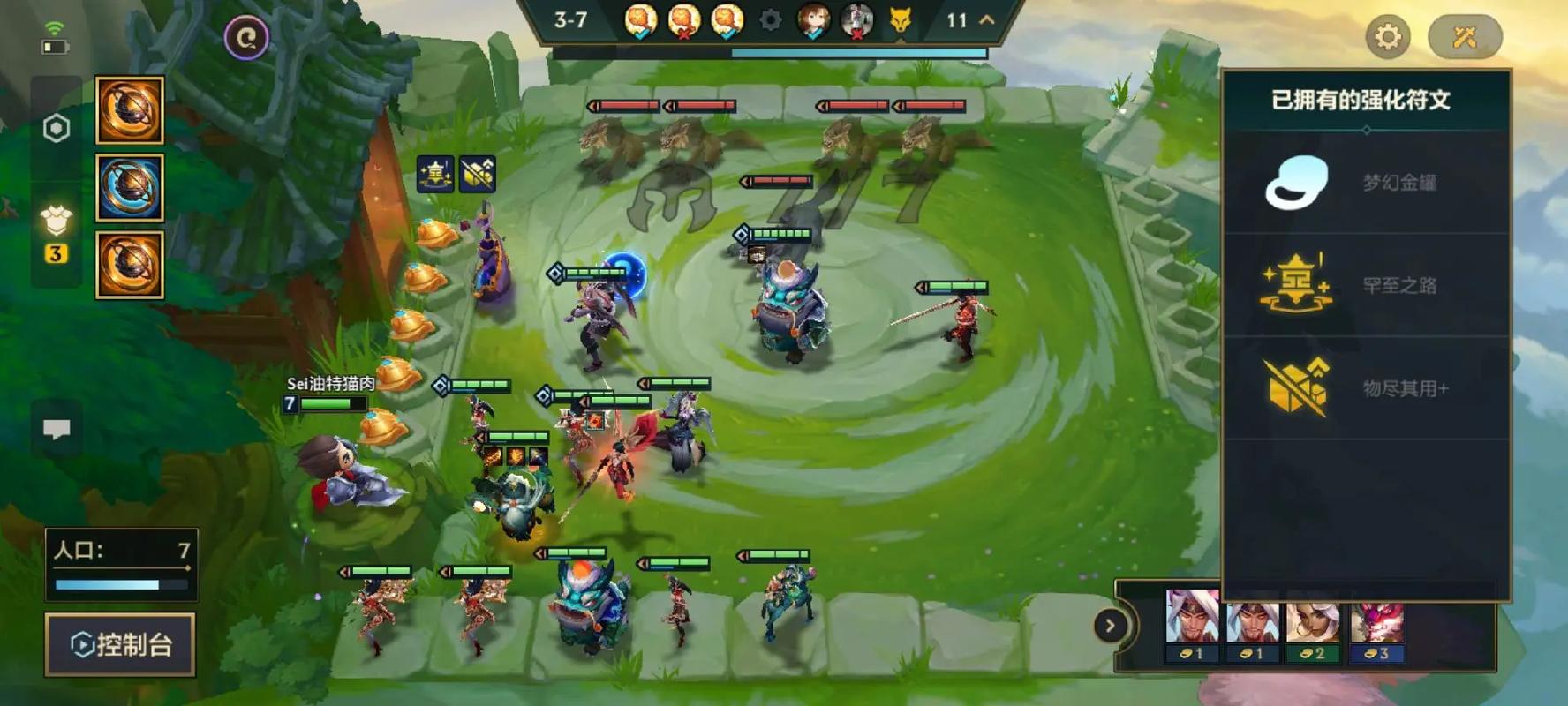Screen dimensions: 1568x706
Task: Click the small board augment icon 物尽其用
Action: [x=478, y=174]
